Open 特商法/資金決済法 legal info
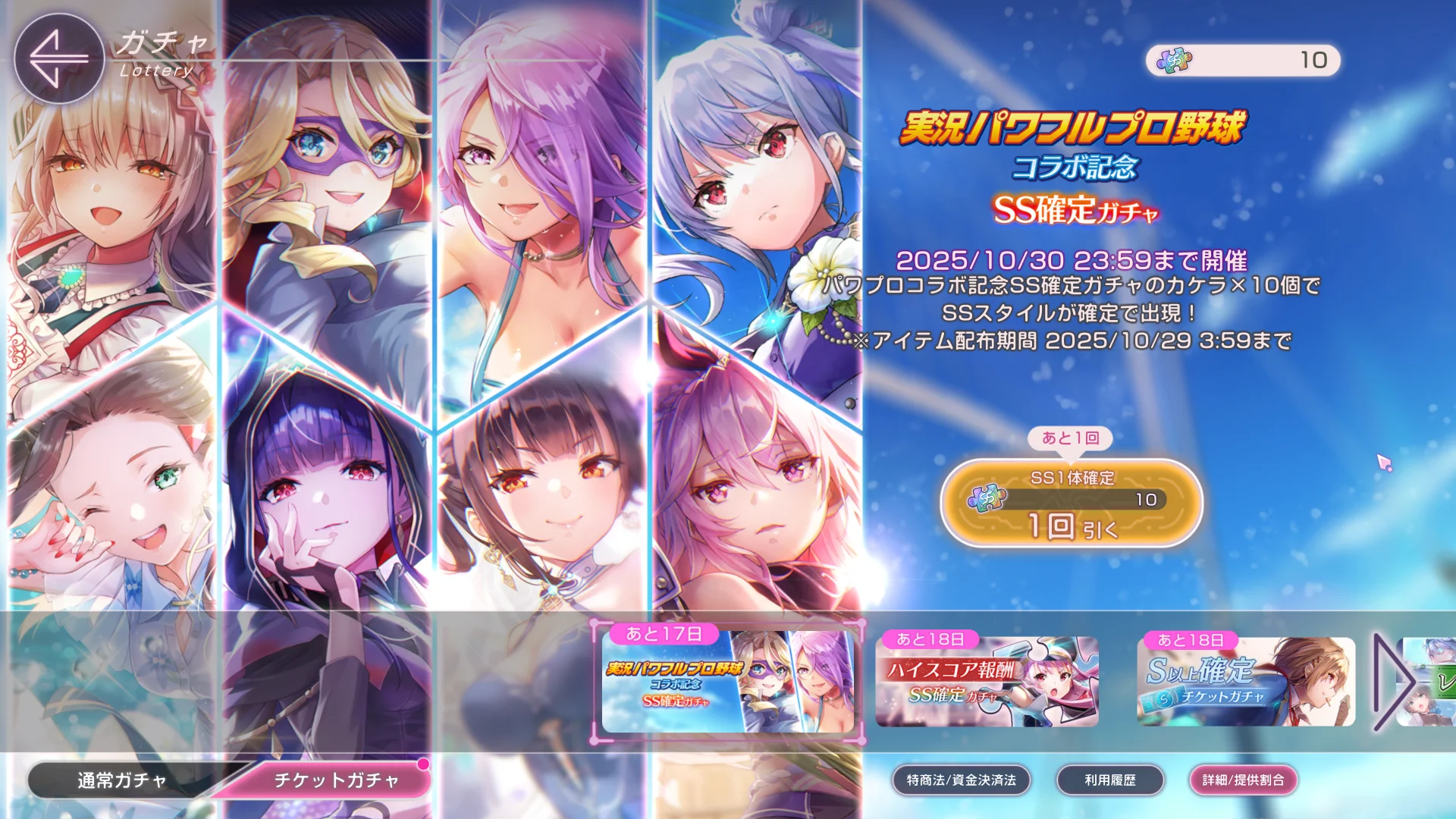 (961, 780)
